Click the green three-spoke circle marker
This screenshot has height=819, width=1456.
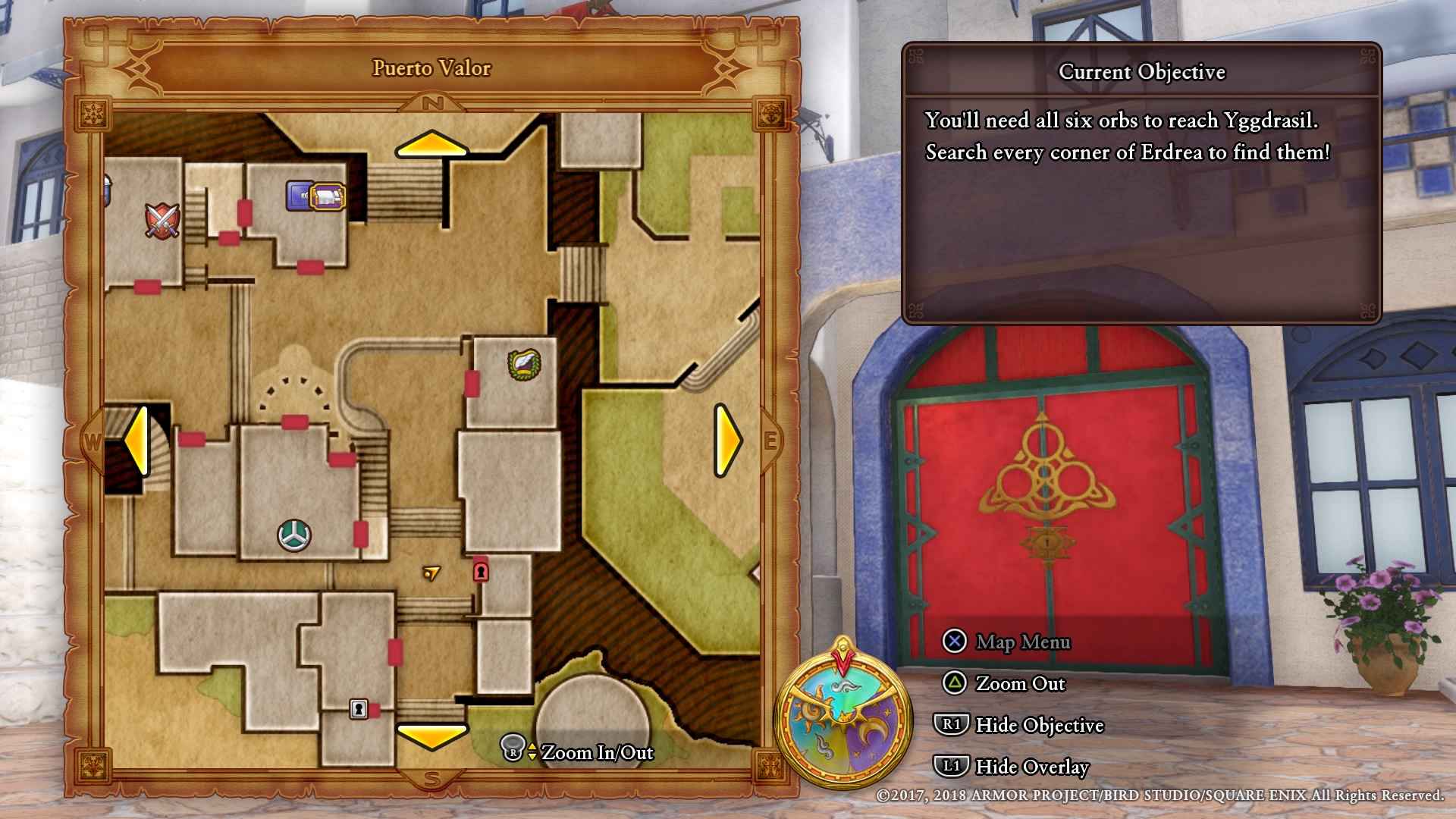(x=294, y=535)
